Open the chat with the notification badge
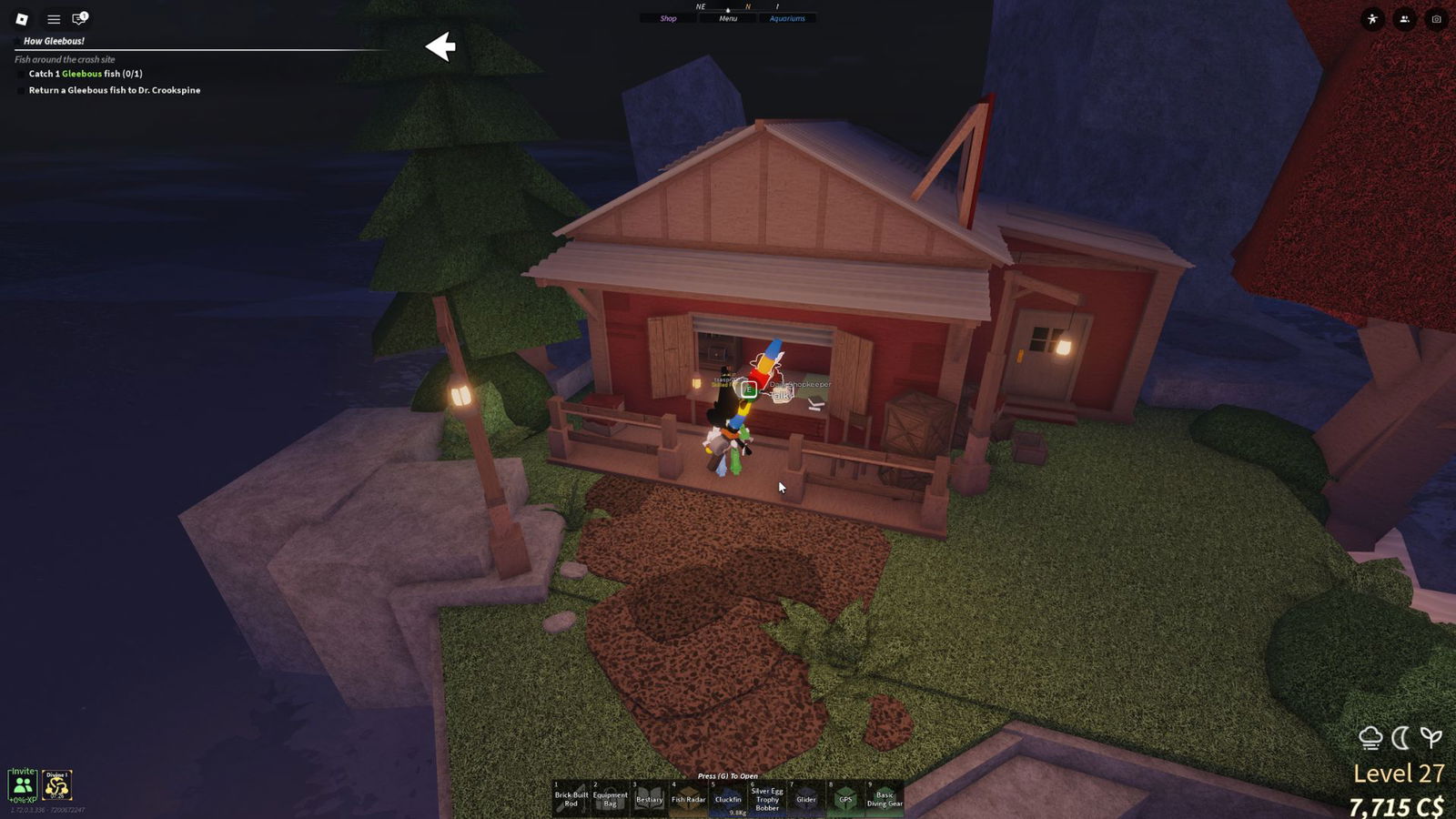1456x819 pixels. (x=79, y=18)
